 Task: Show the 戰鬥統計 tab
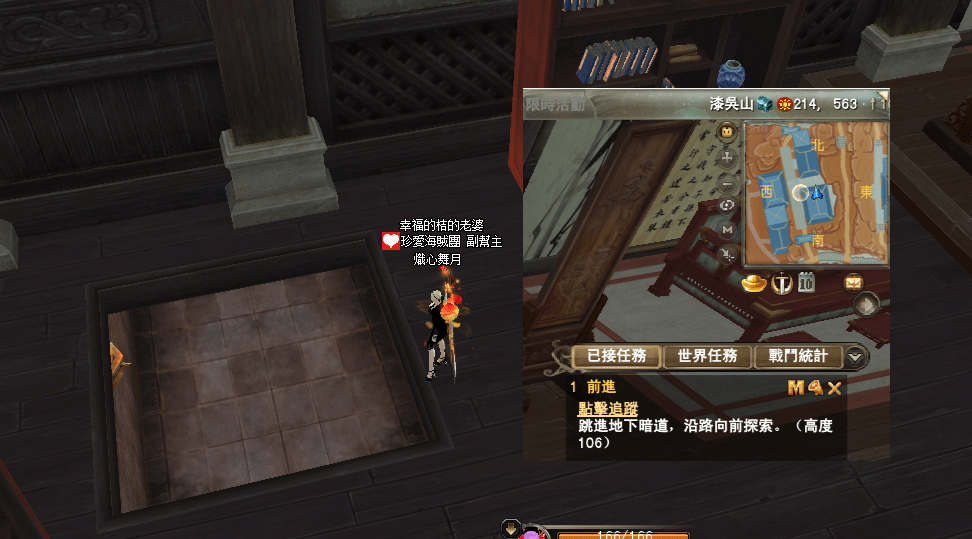798,356
